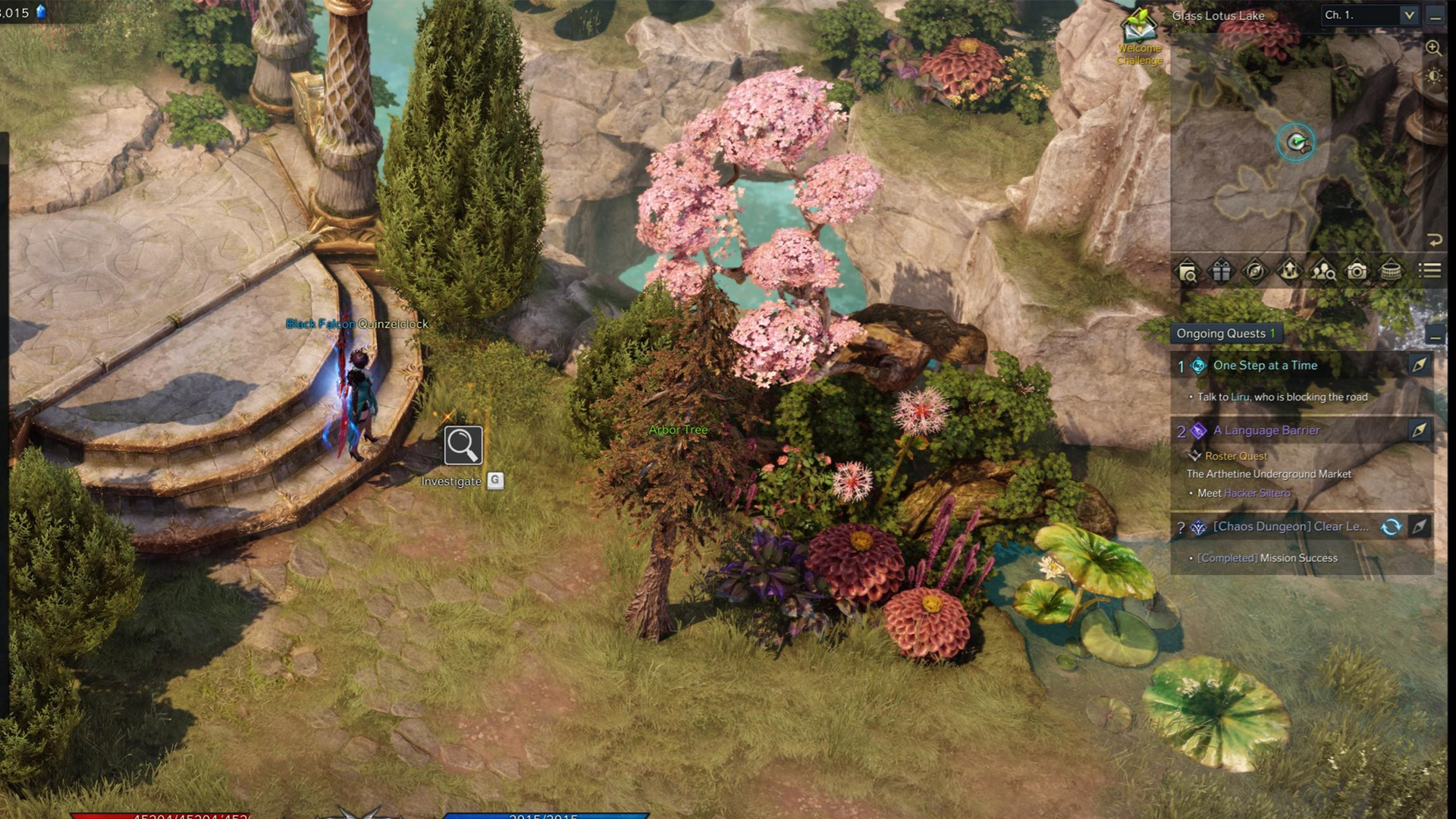
Task: Open the colosseum arena icon
Action: coord(1392,271)
